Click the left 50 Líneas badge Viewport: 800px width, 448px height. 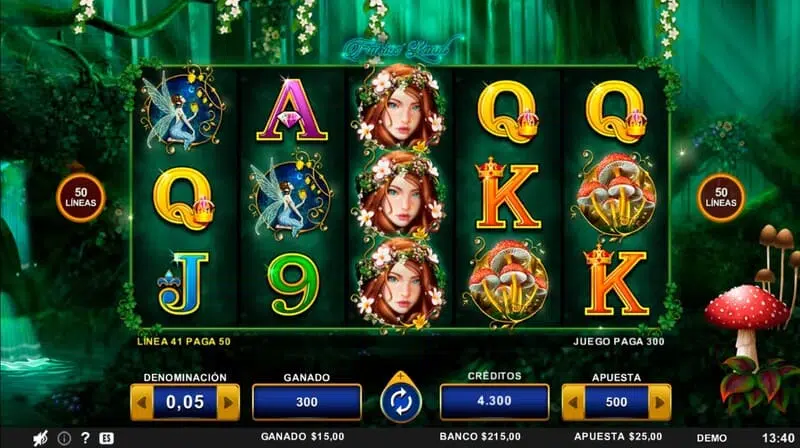coord(81,197)
